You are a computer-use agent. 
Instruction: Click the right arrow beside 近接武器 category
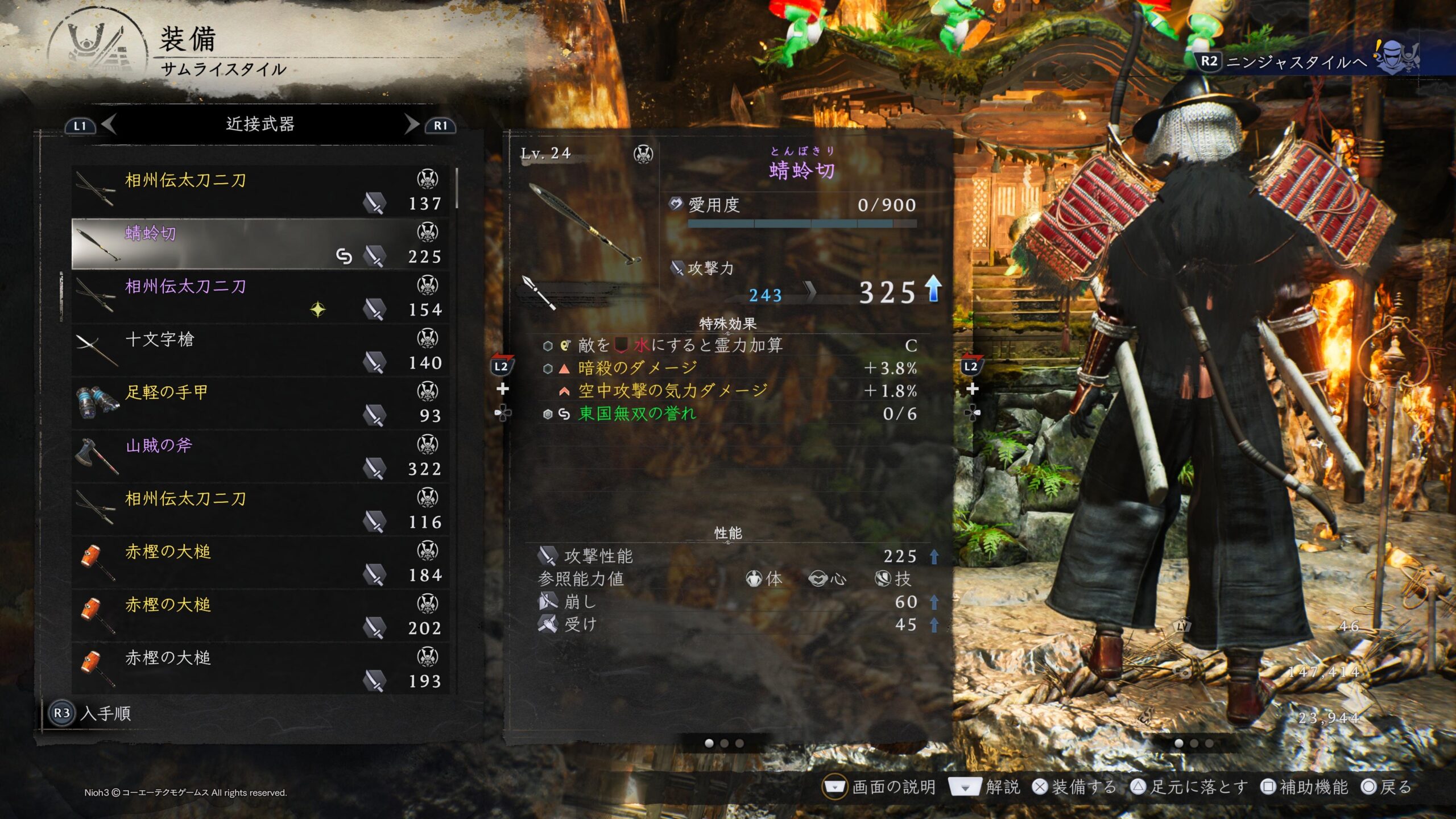click(x=412, y=124)
